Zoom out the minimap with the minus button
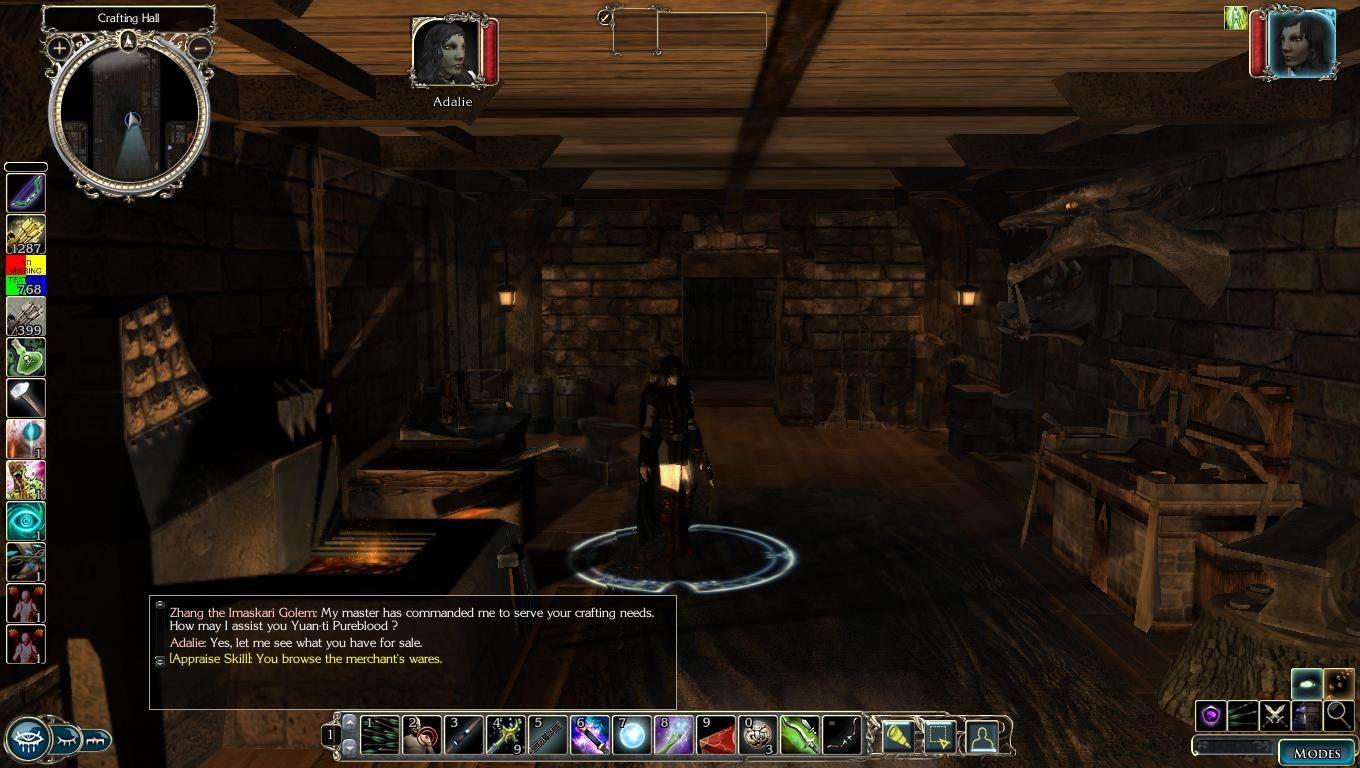This screenshot has width=1360, height=768. (200, 47)
